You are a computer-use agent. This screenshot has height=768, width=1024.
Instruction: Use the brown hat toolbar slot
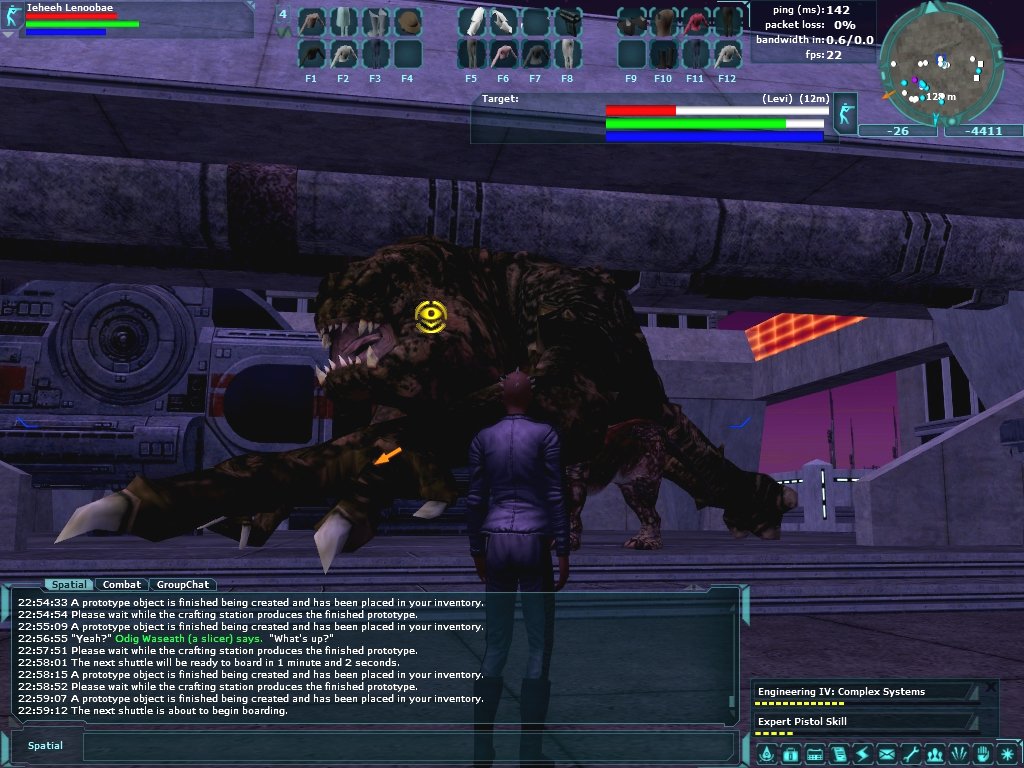pyautogui.click(x=407, y=22)
